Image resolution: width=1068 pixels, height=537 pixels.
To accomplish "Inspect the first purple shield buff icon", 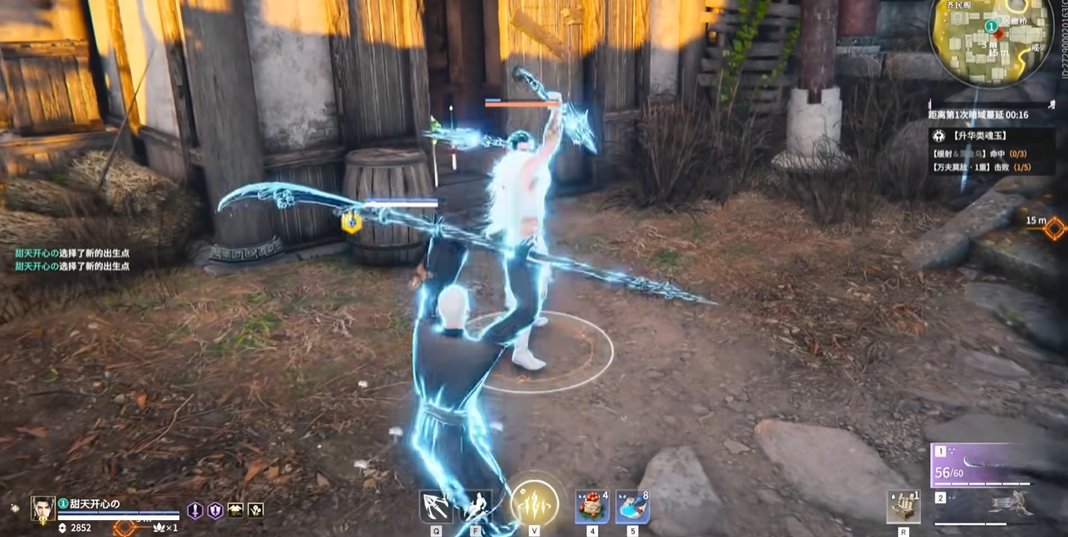I will [x=195, y=510].
